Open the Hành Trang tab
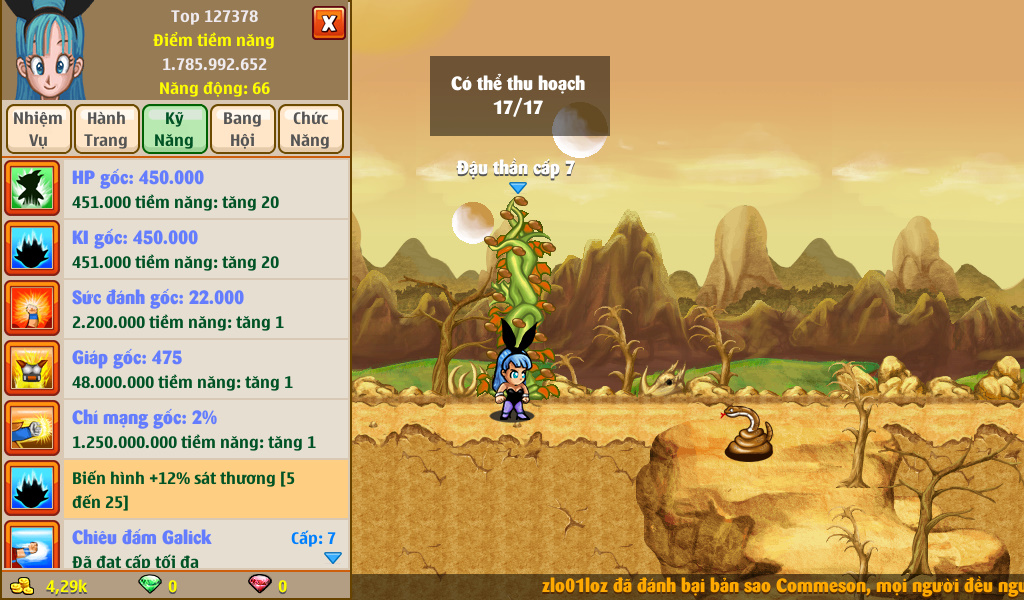Image resolution: width=1024 pixels, height=600 pixels. (106, 129)
